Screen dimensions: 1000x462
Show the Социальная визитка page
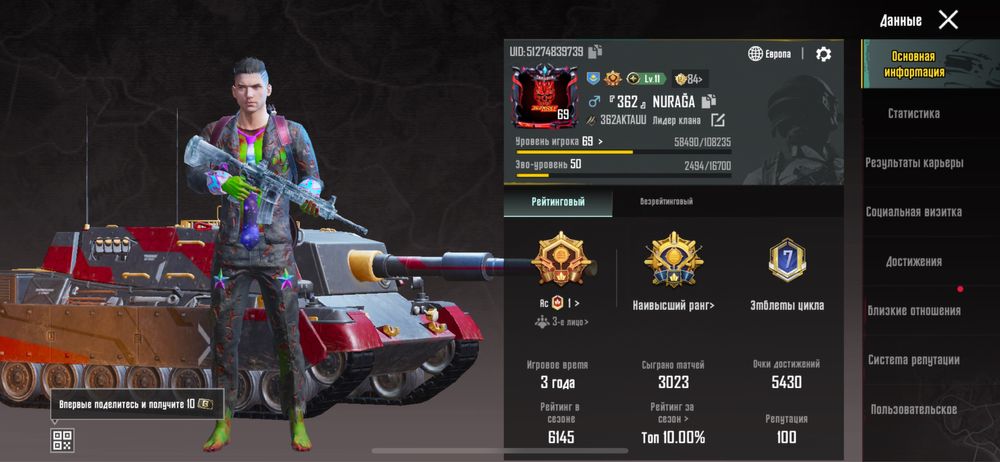tap(914, 212)
